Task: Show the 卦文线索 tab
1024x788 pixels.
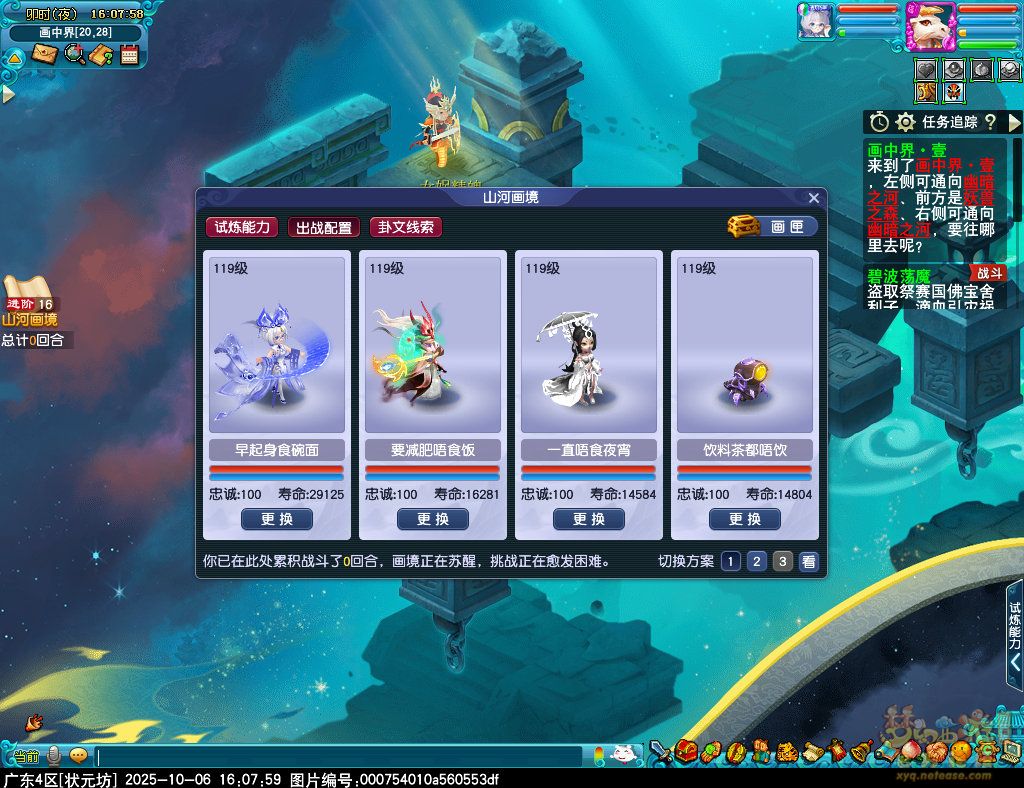Action: point(406,227)
